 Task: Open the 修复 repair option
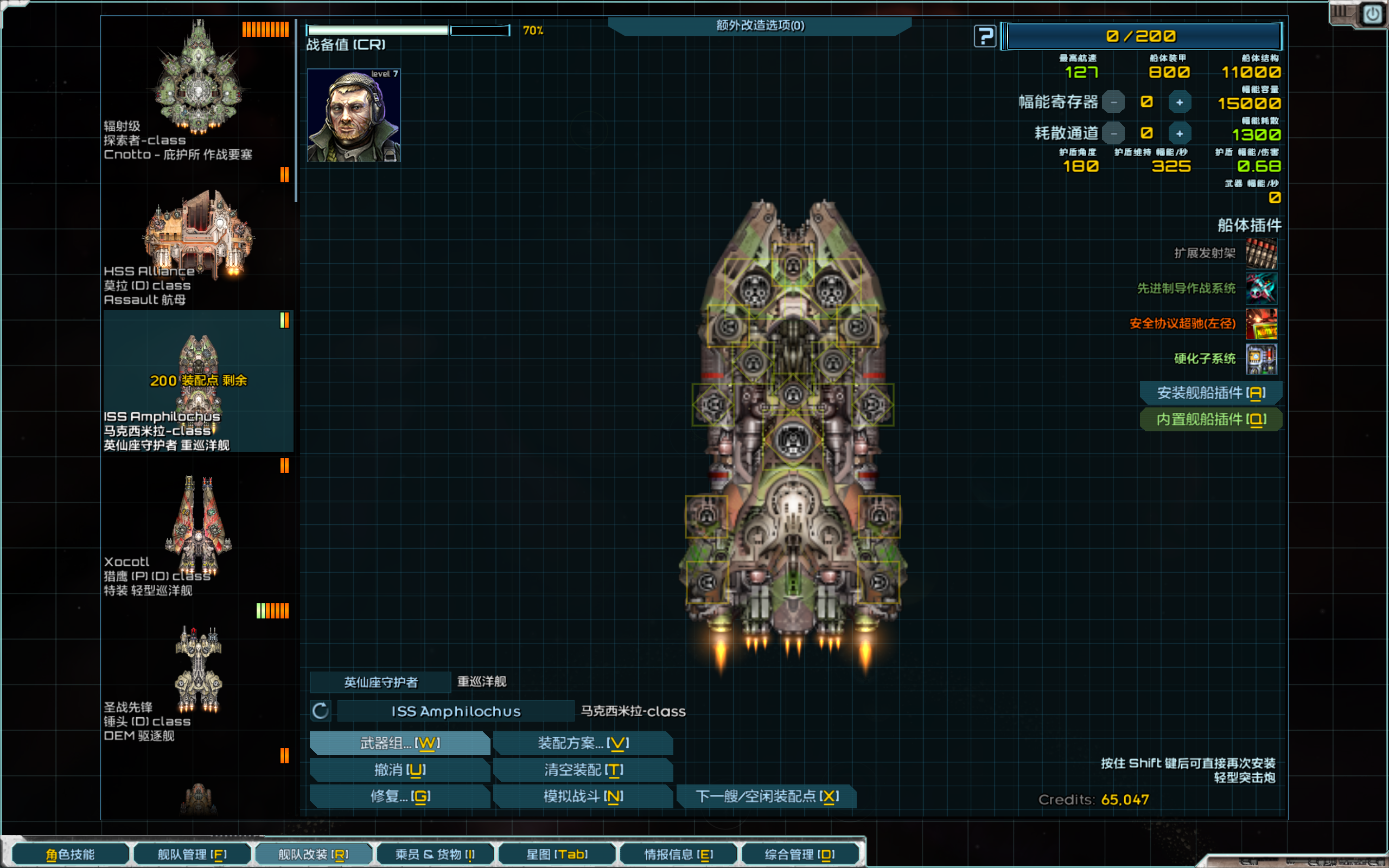coord(399,796)
